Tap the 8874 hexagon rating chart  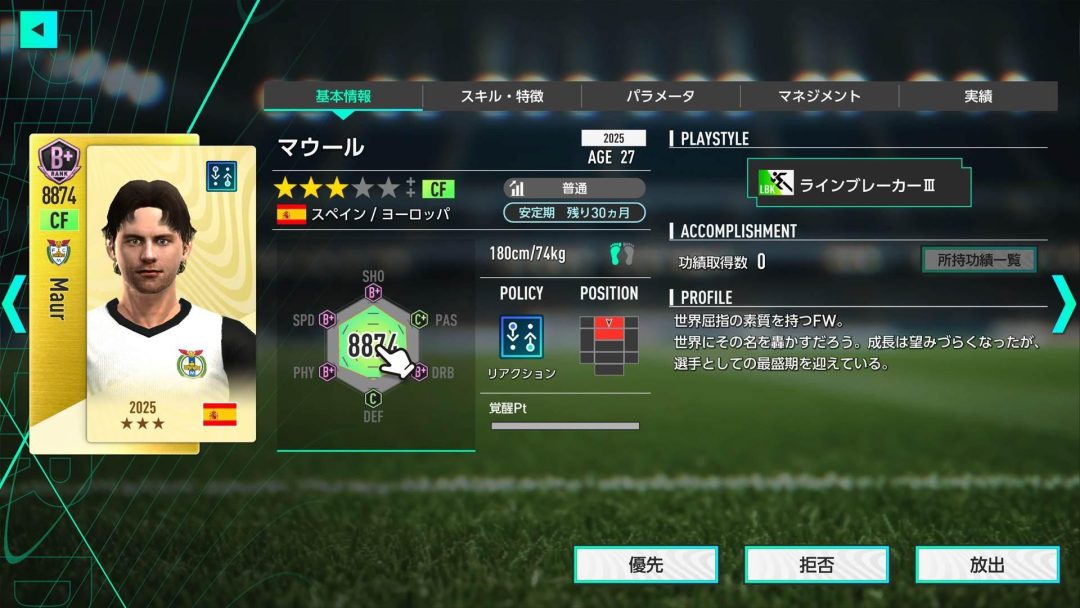(373, 345)
